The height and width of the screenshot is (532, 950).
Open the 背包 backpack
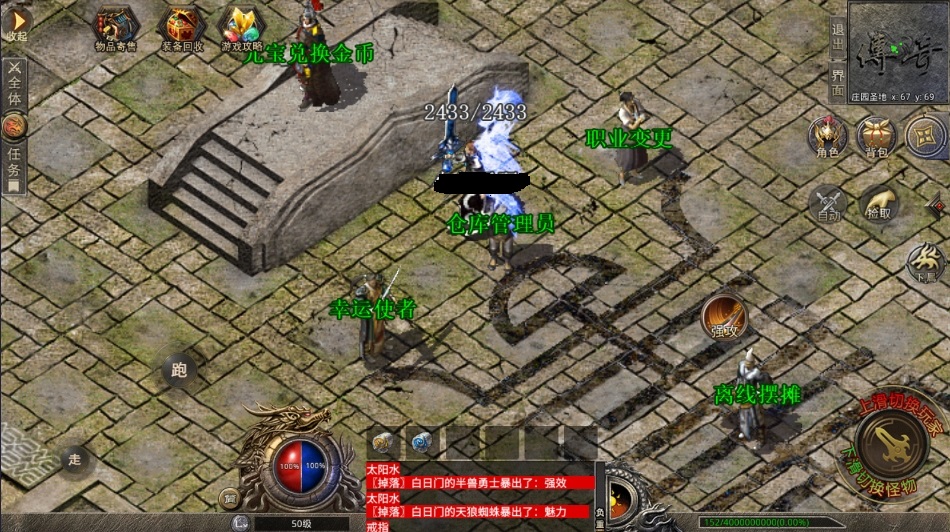pyautogui.click(x=877, y=136)
